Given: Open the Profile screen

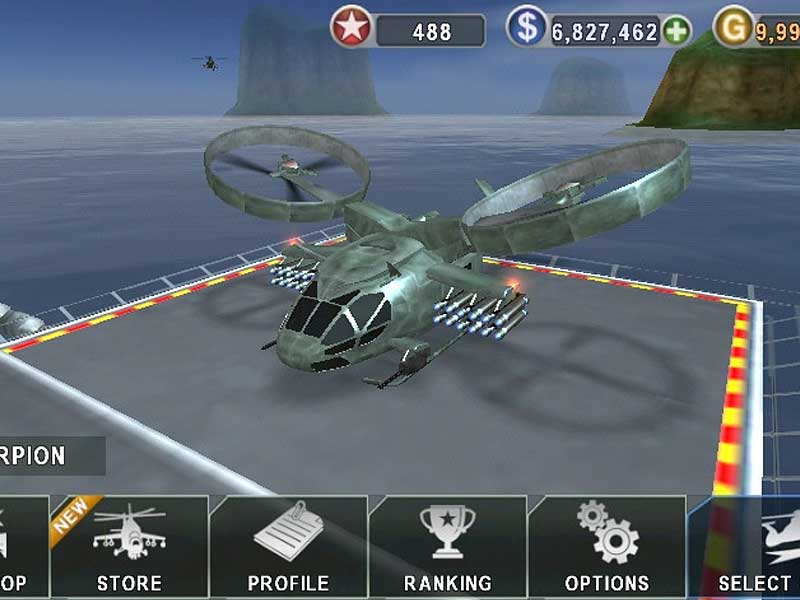Looking at the screenshot, I should [x=288, y=547].
